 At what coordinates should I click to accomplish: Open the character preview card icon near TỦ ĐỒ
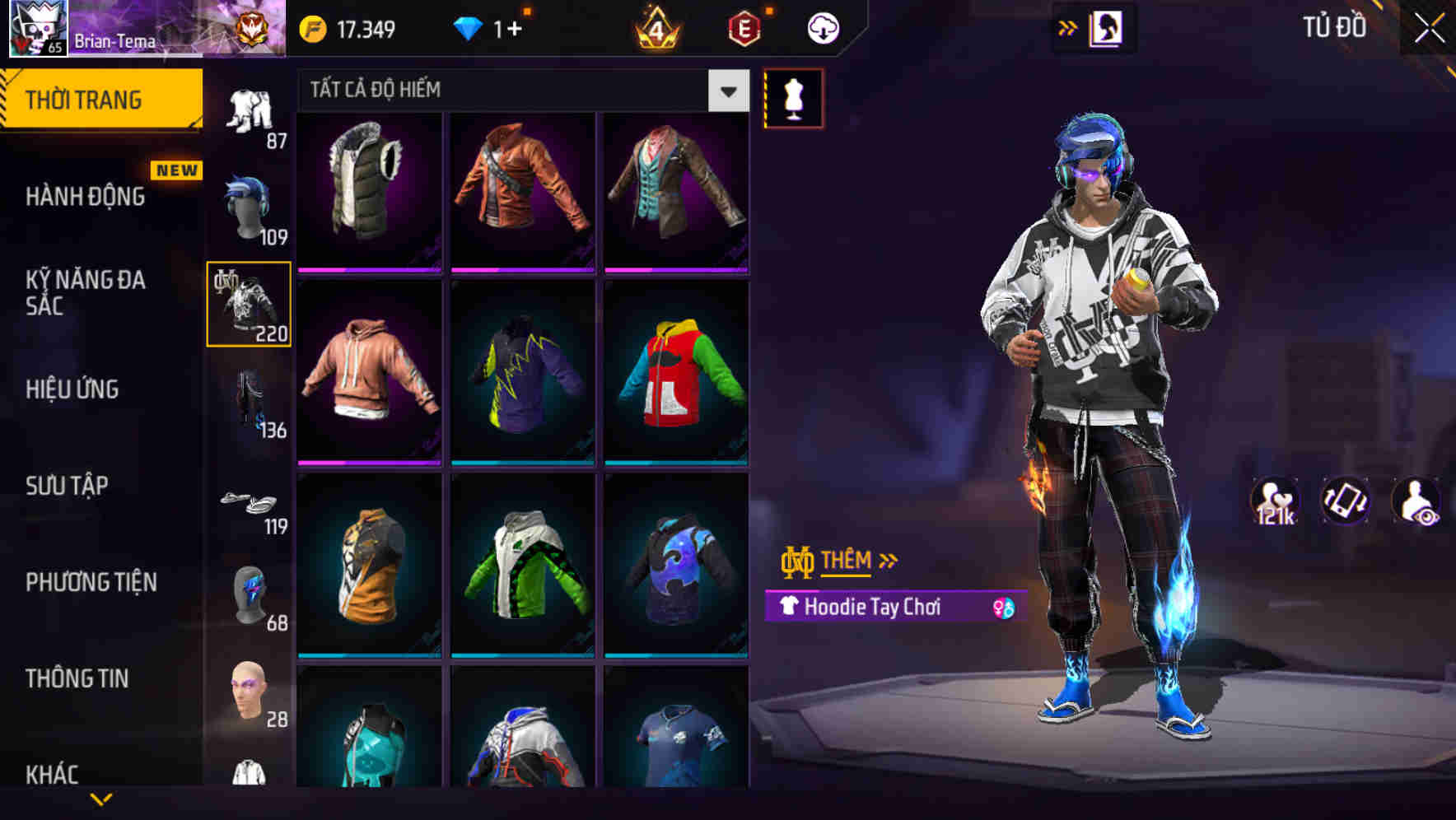tap(1108, 27)
